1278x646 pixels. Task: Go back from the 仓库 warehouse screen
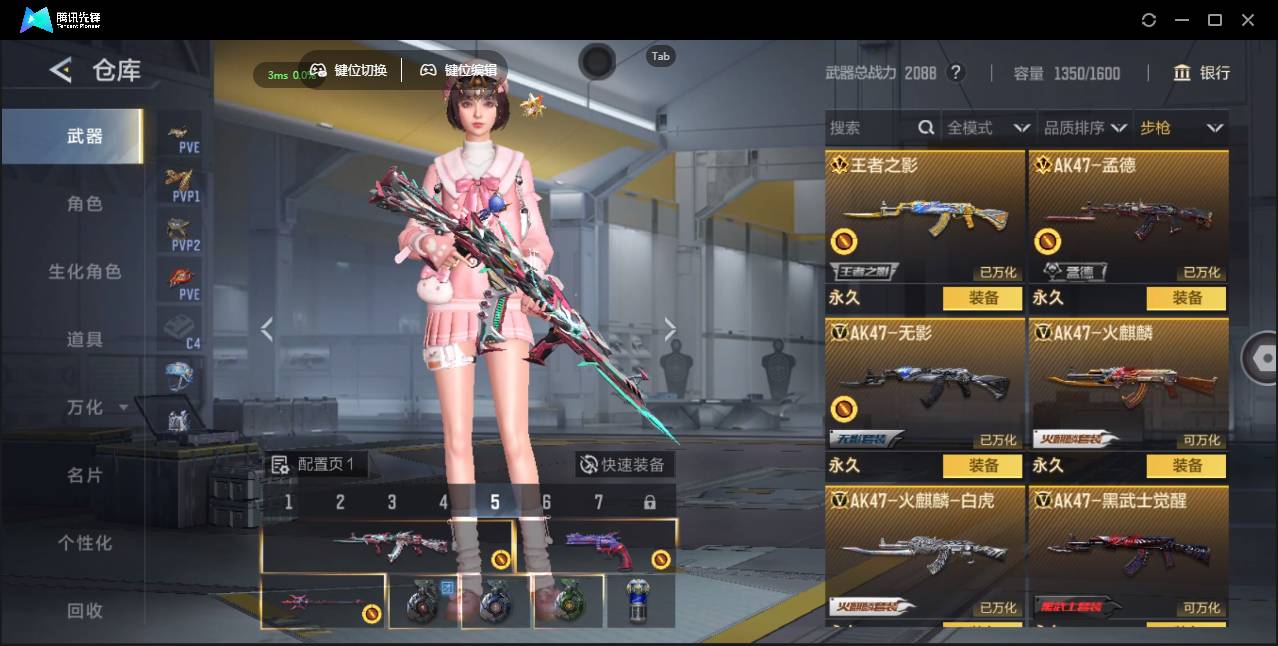pyautogui.click(x=61, y=70)
